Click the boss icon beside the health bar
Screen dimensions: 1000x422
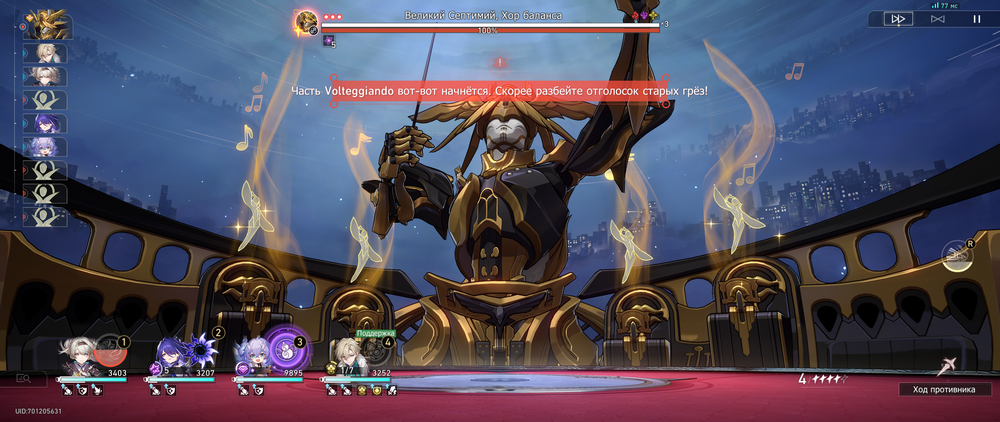pyautogui.click(x=307, y=22)
